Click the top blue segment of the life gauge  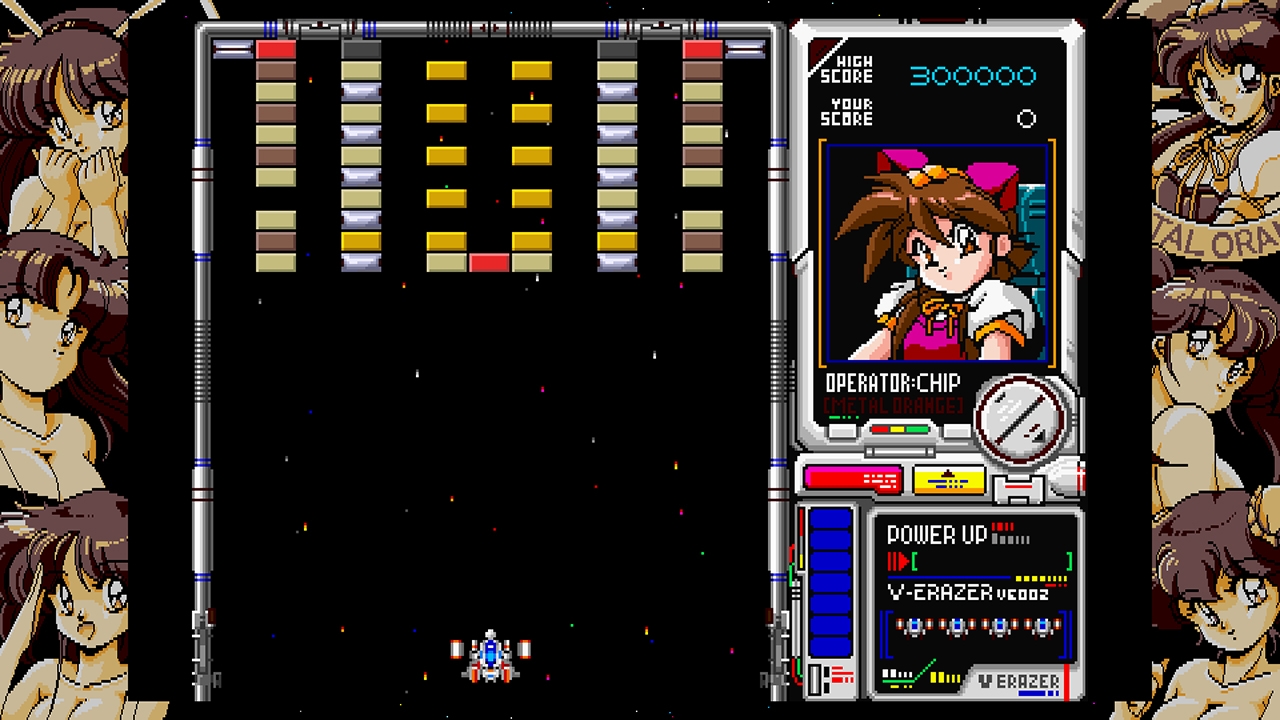click(x=831, y=521)
